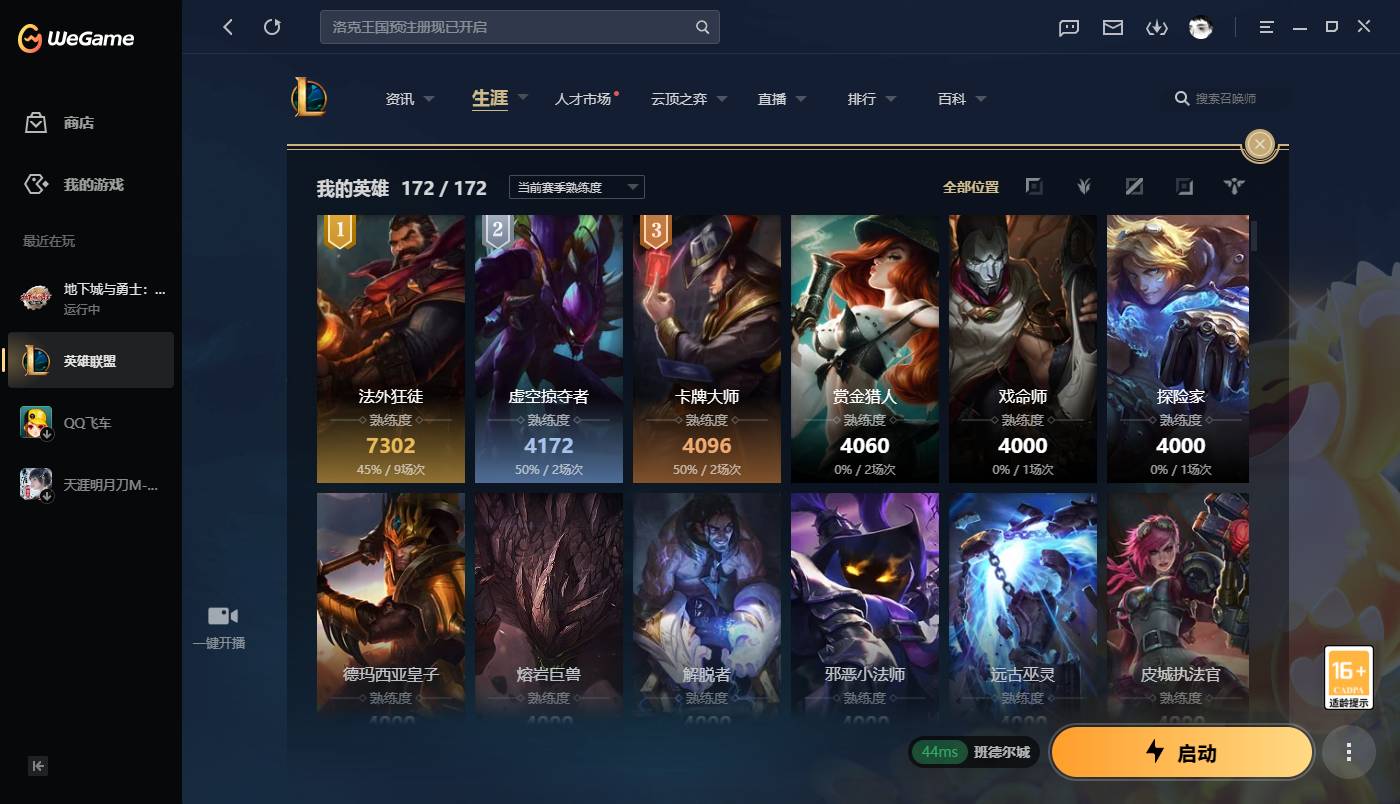Click the one-click streaming camera icon
The height and width of the screenshot is (804, 1400).
coord(221,615)
